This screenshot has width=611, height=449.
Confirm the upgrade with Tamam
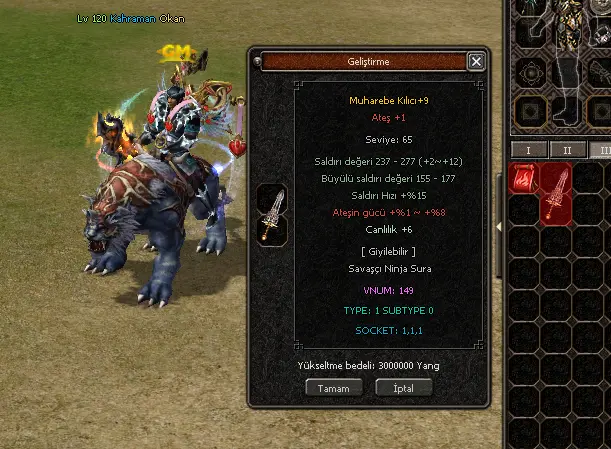coord(333,387)
